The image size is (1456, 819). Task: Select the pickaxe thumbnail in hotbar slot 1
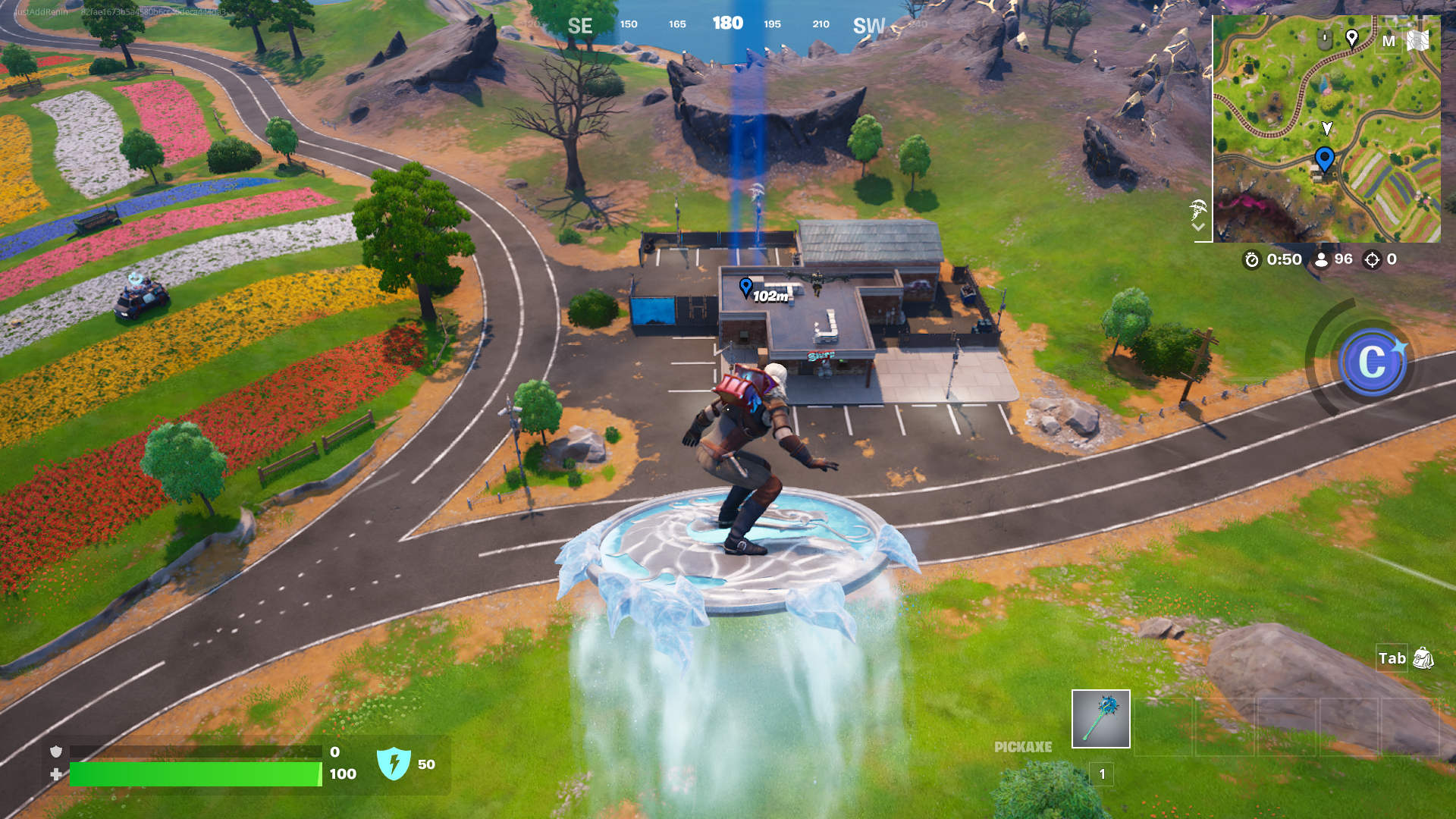coord(1100,720)
